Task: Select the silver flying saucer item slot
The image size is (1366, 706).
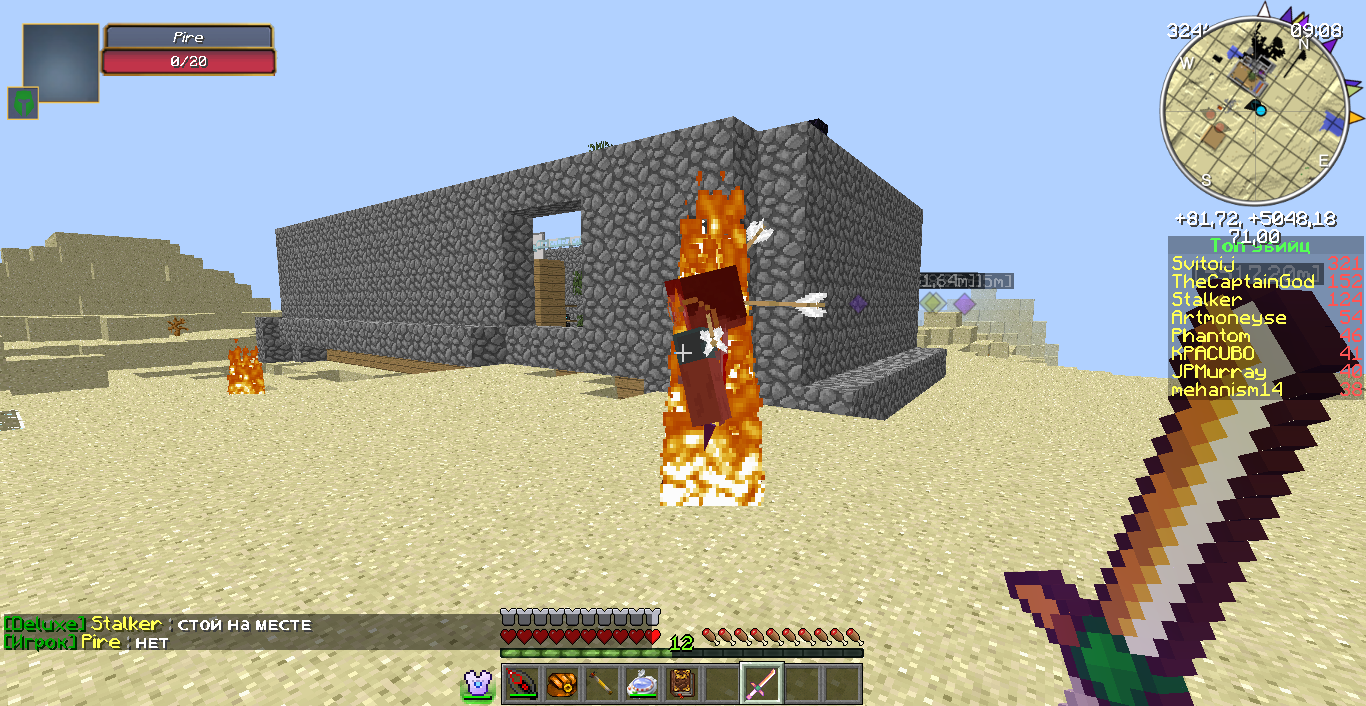Action: tap(641, 684)
